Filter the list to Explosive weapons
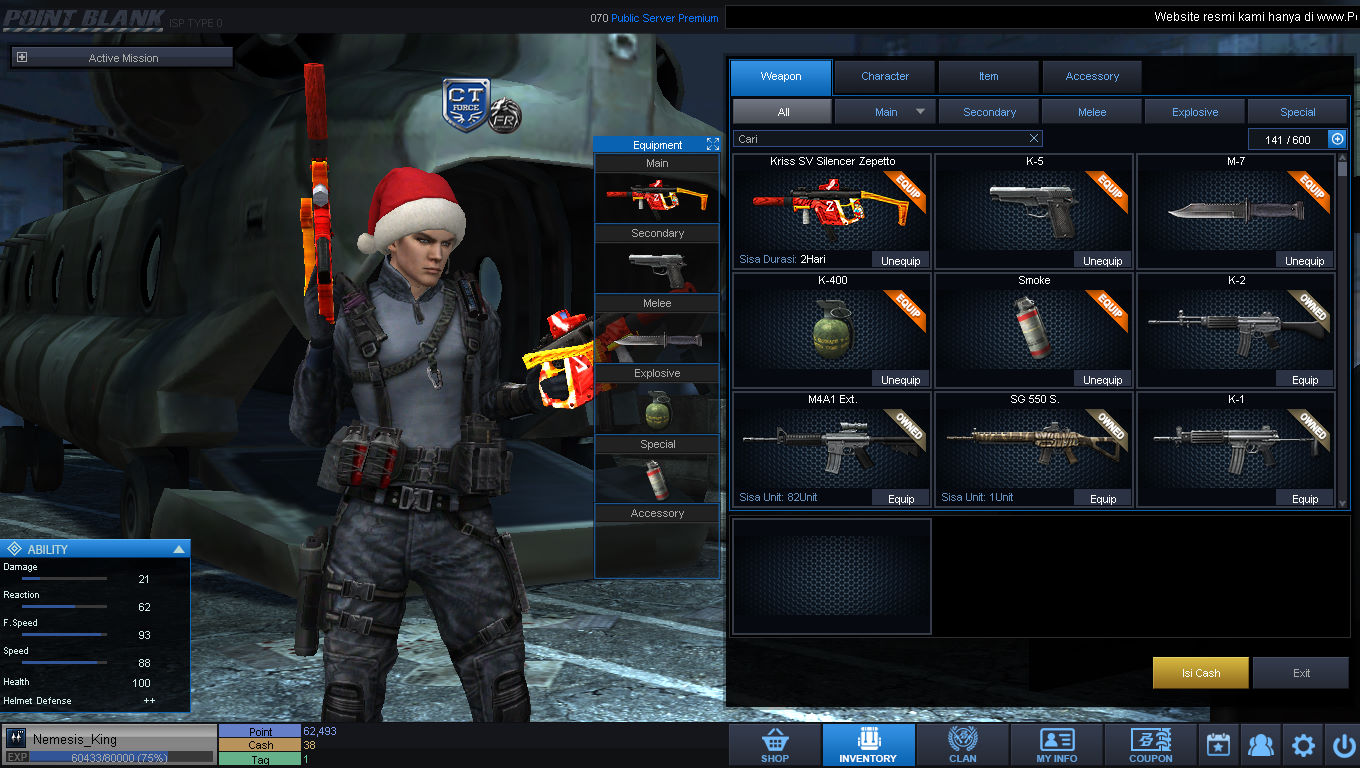The image size is (1360, 768). 1195,112
